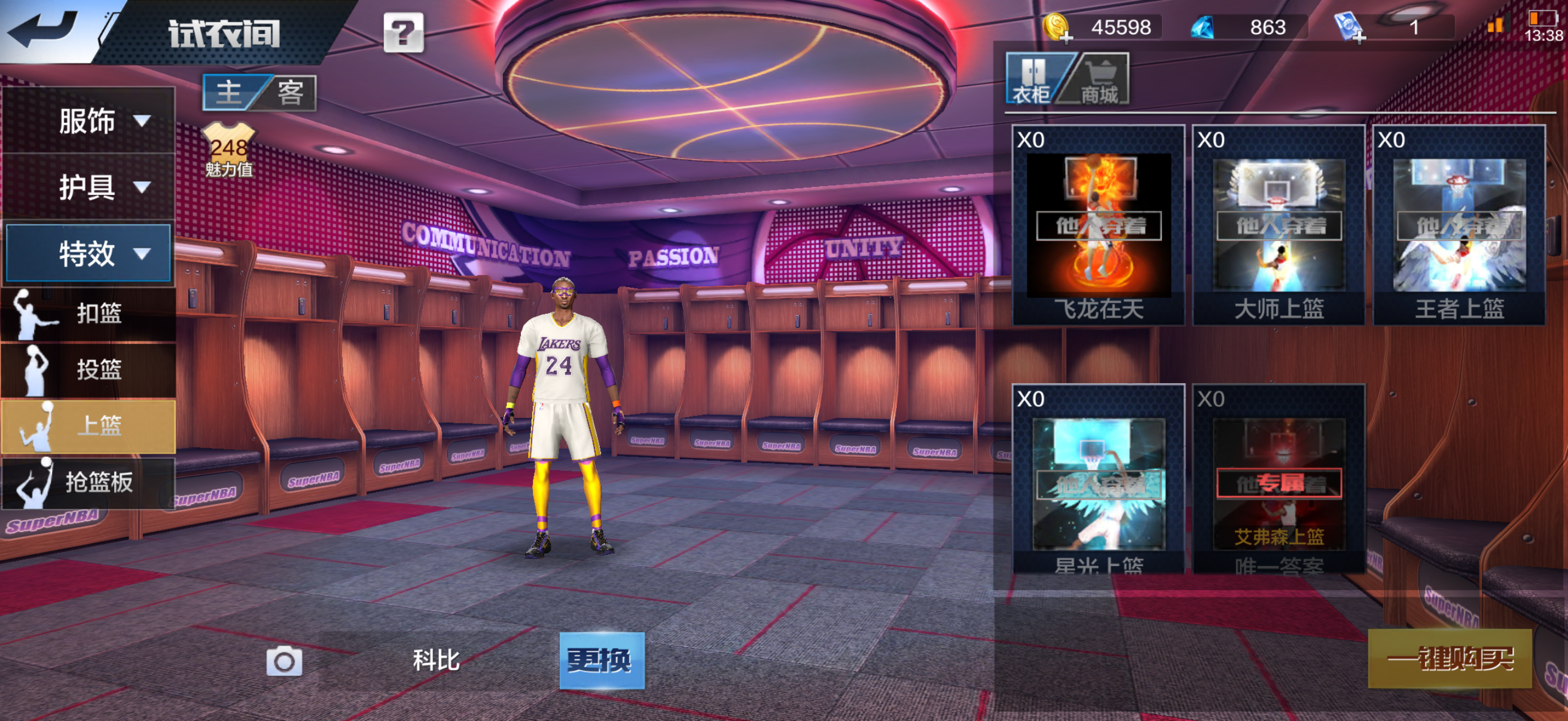Click the 一键购买 buy-all button

1450,658
